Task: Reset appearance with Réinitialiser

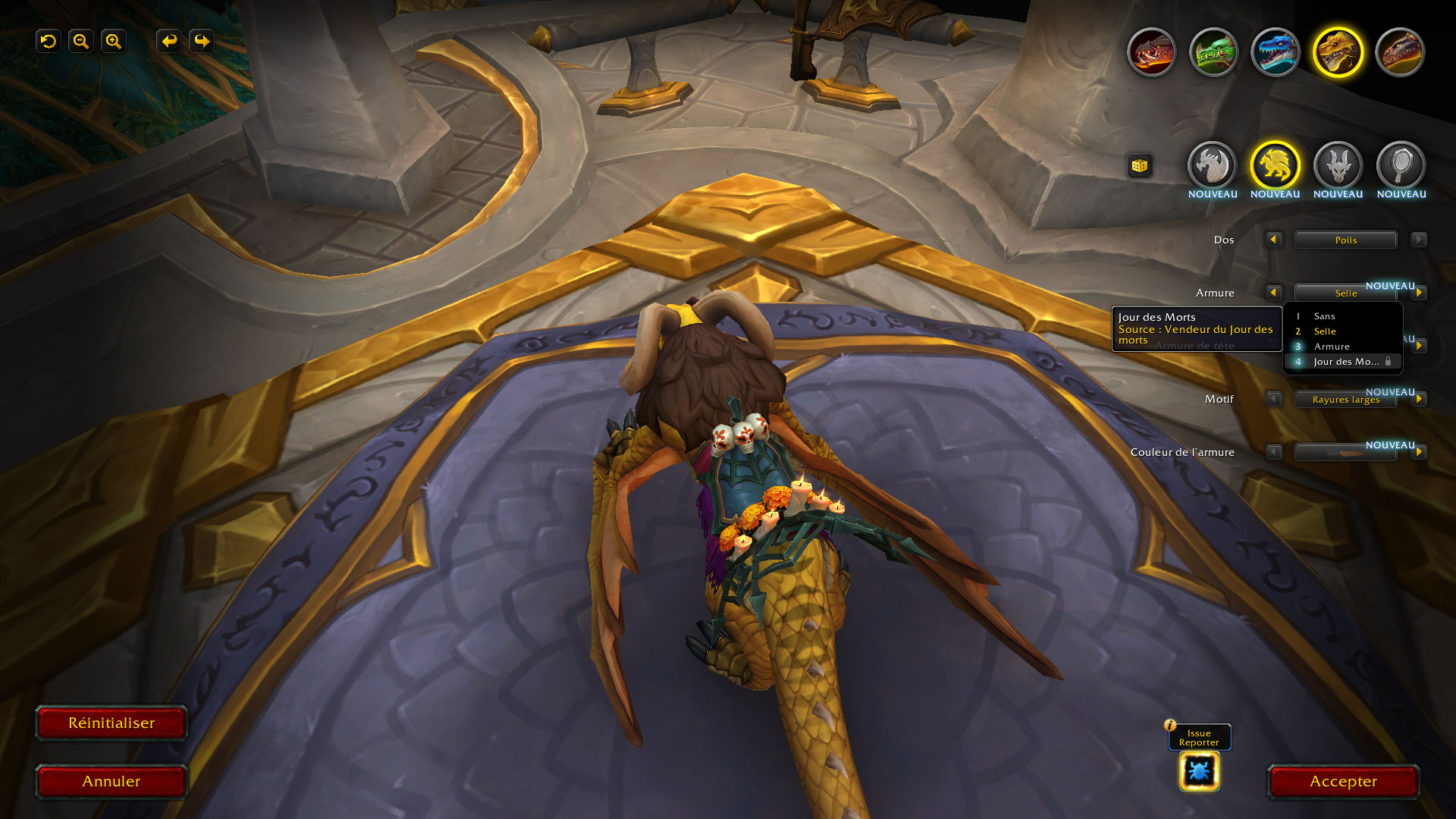Action: (x=111, y=723)
